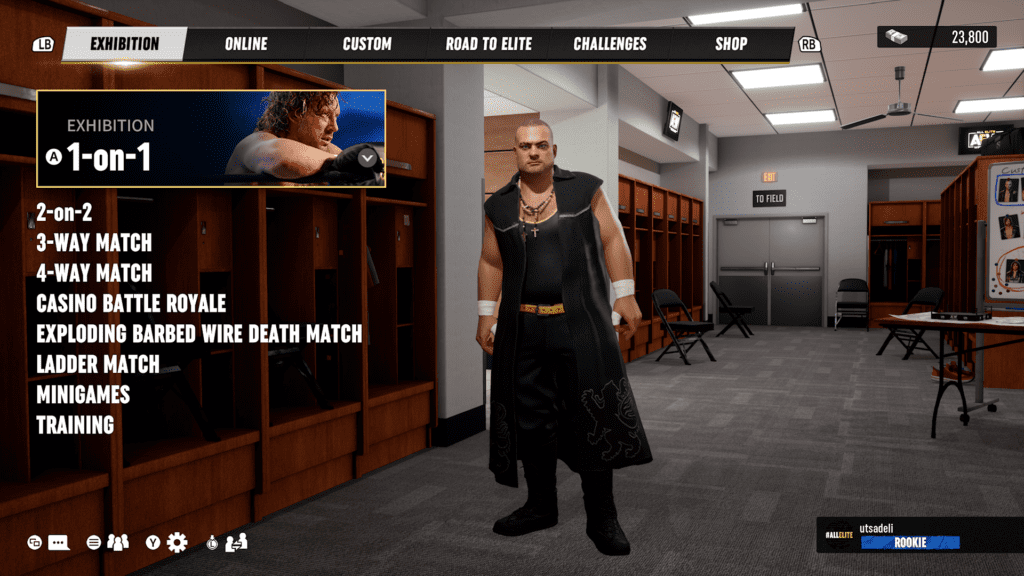Open settings with the gear icon
The image size is (1024, 576).
pyautogui.click(x=177, y=542)
